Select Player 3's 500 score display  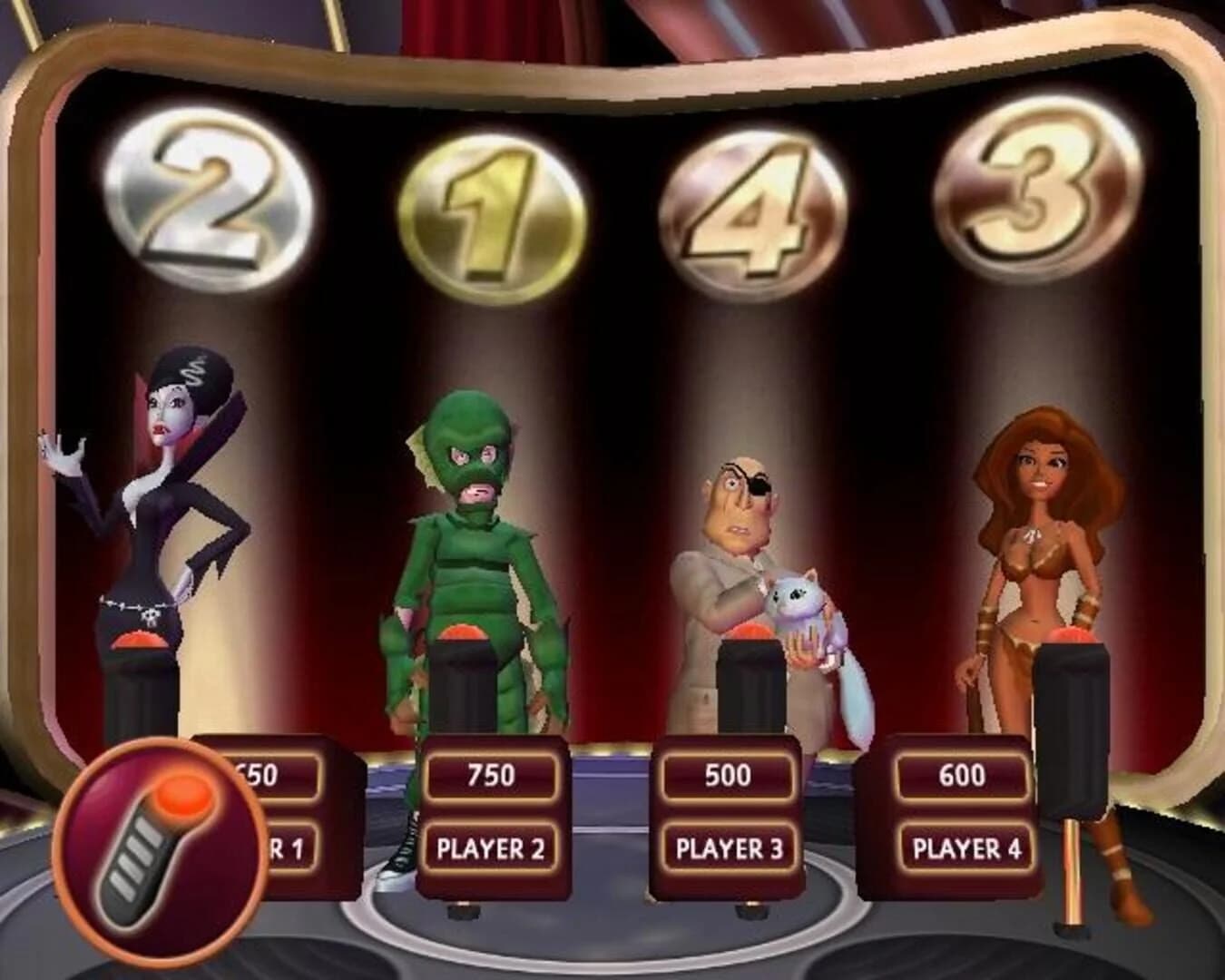pyautogui.click(x=726, y=773)
